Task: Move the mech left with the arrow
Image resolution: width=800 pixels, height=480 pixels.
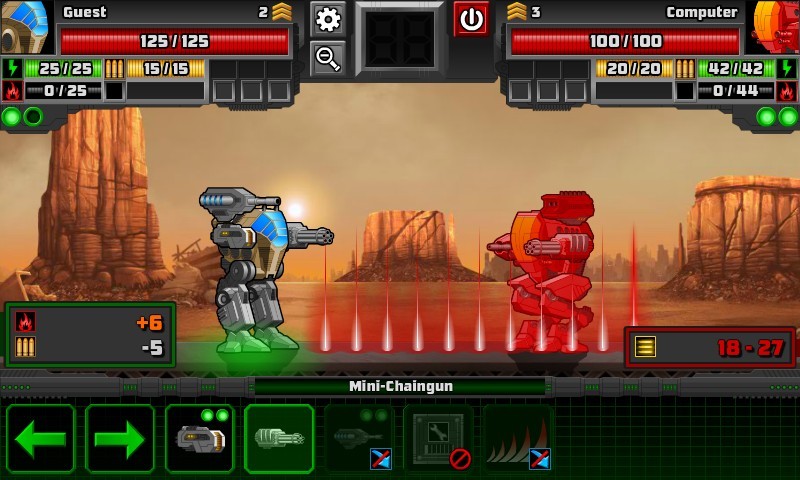Action: [x=40, y=438]
